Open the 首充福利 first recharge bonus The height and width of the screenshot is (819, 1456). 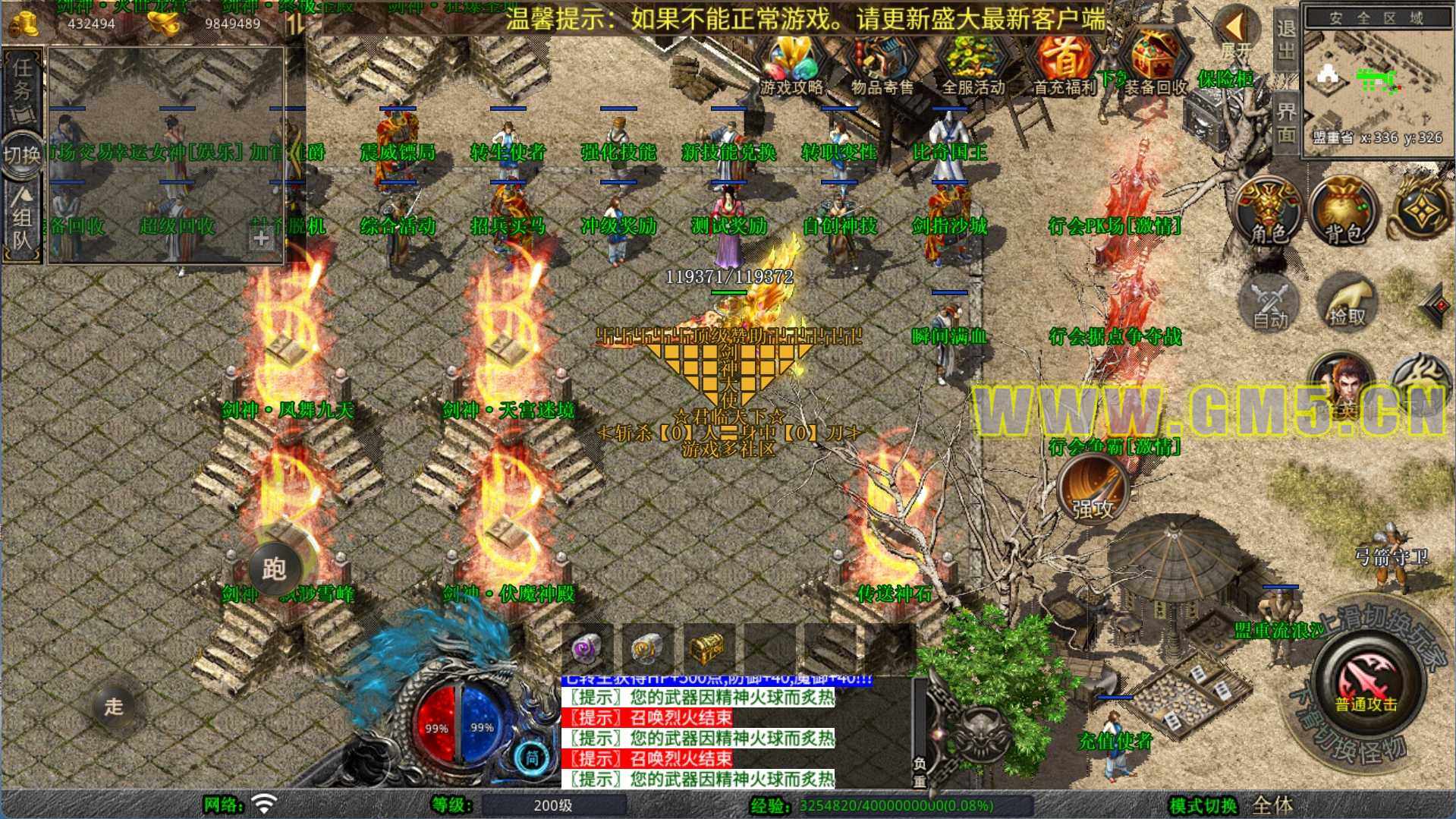[1064, 66]
